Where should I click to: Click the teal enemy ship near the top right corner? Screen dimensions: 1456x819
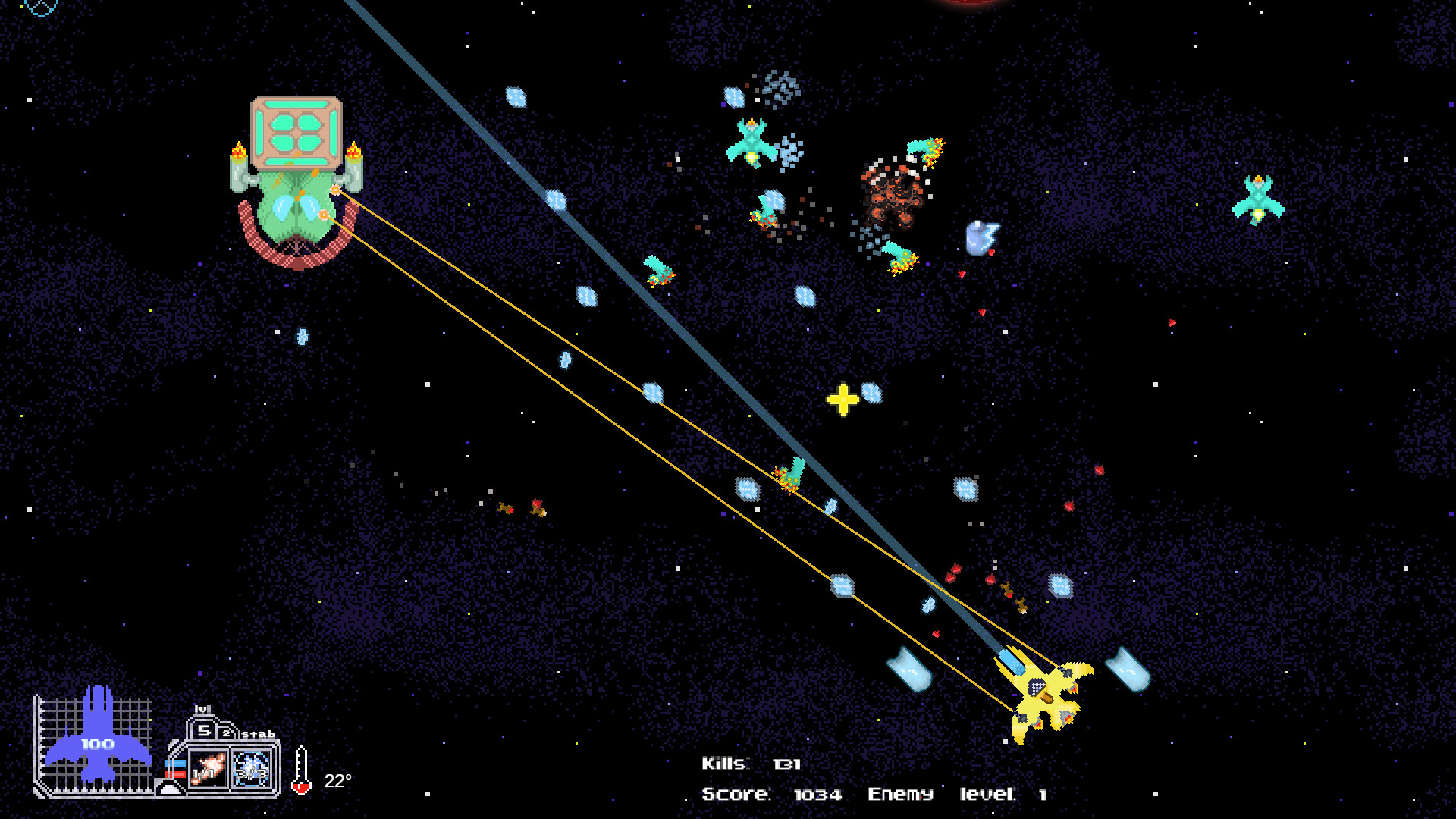(1258, 199)
